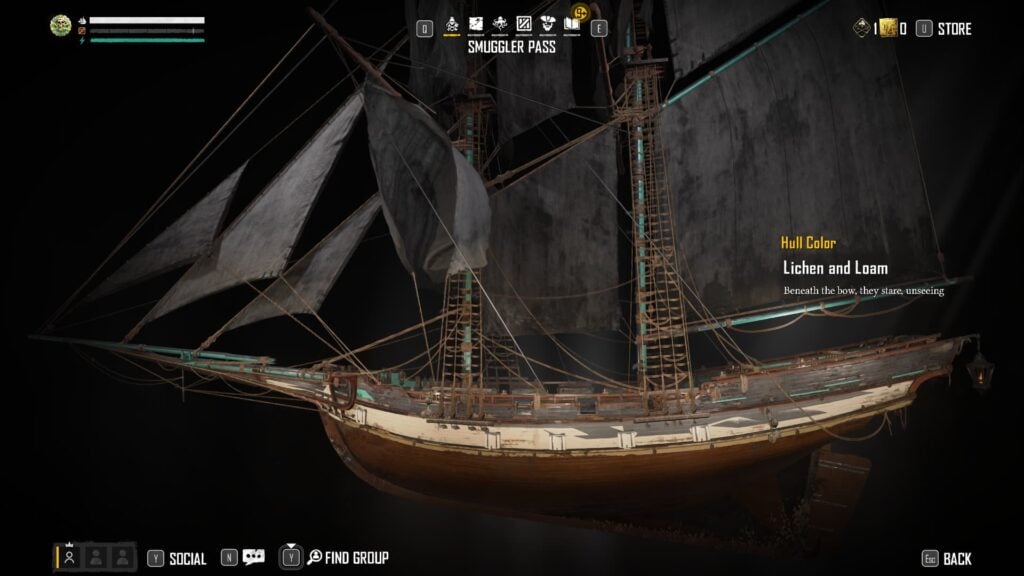
Task: Open the Social menu
Action: click(187, 559)
